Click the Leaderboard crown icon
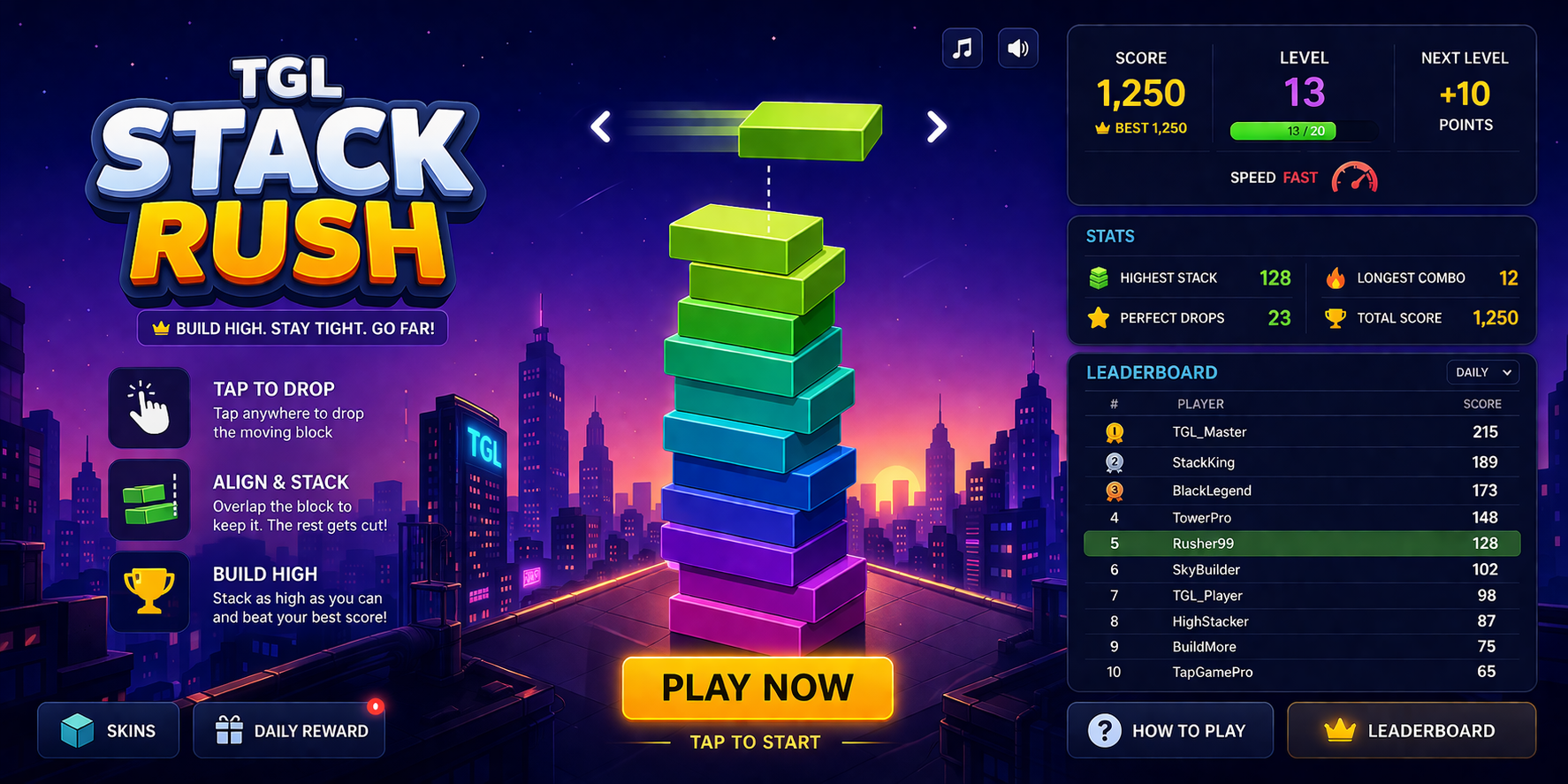Screen dimensions: 1568x784 pos(1339,730)
